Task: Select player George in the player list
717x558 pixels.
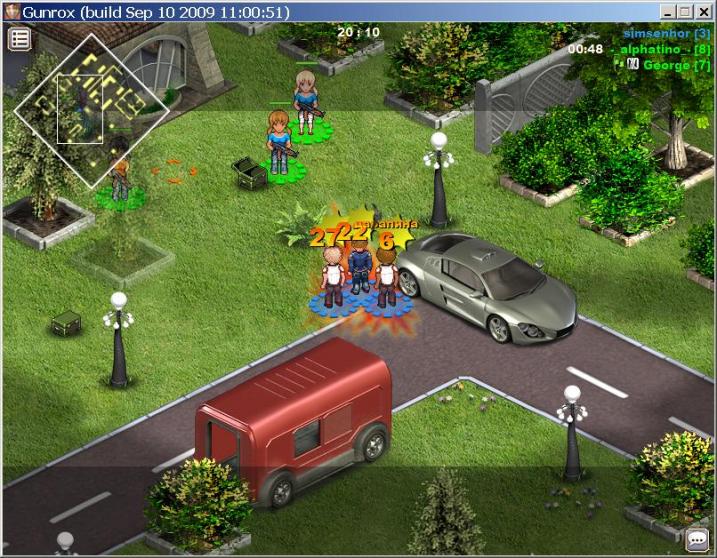Action: click(672, 65)
